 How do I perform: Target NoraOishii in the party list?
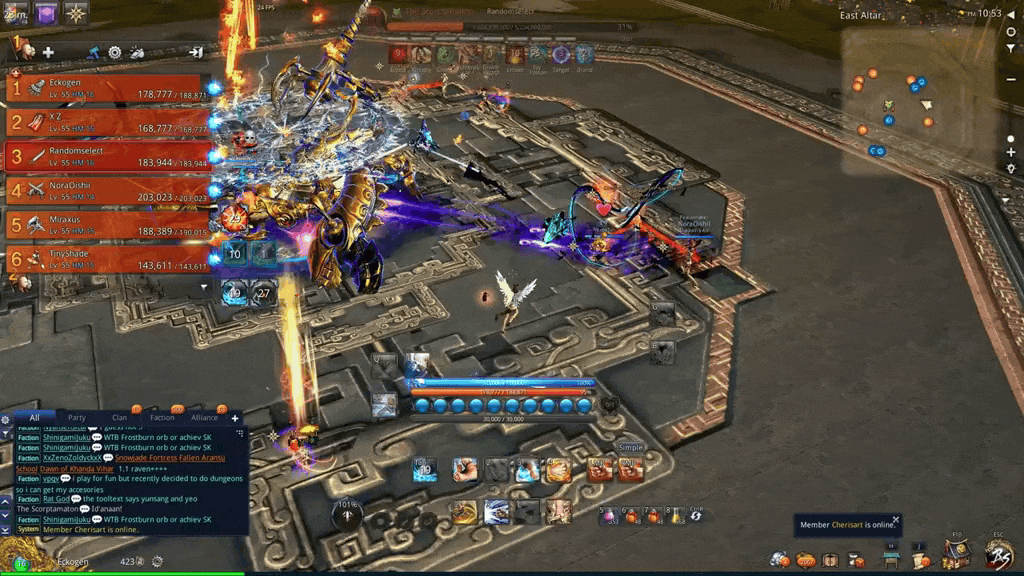point(108,190)
